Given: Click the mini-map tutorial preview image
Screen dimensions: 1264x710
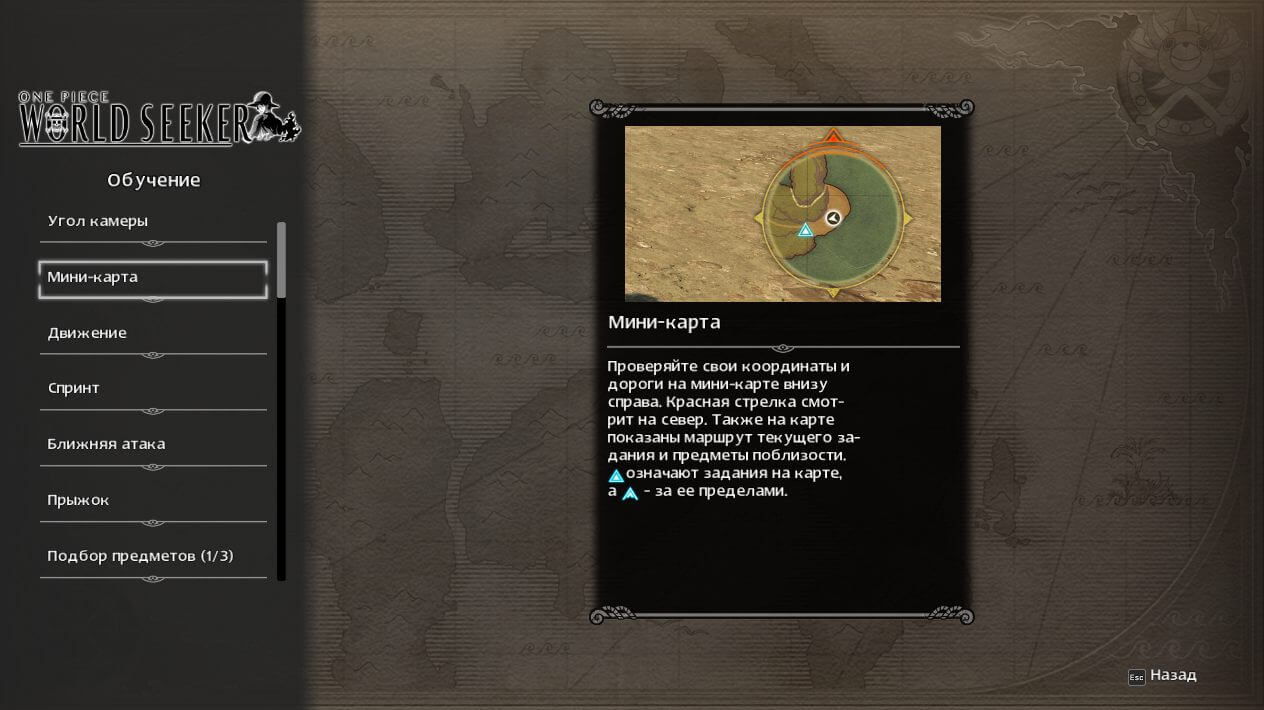Looking at the screenshot, I should (782, 213).
